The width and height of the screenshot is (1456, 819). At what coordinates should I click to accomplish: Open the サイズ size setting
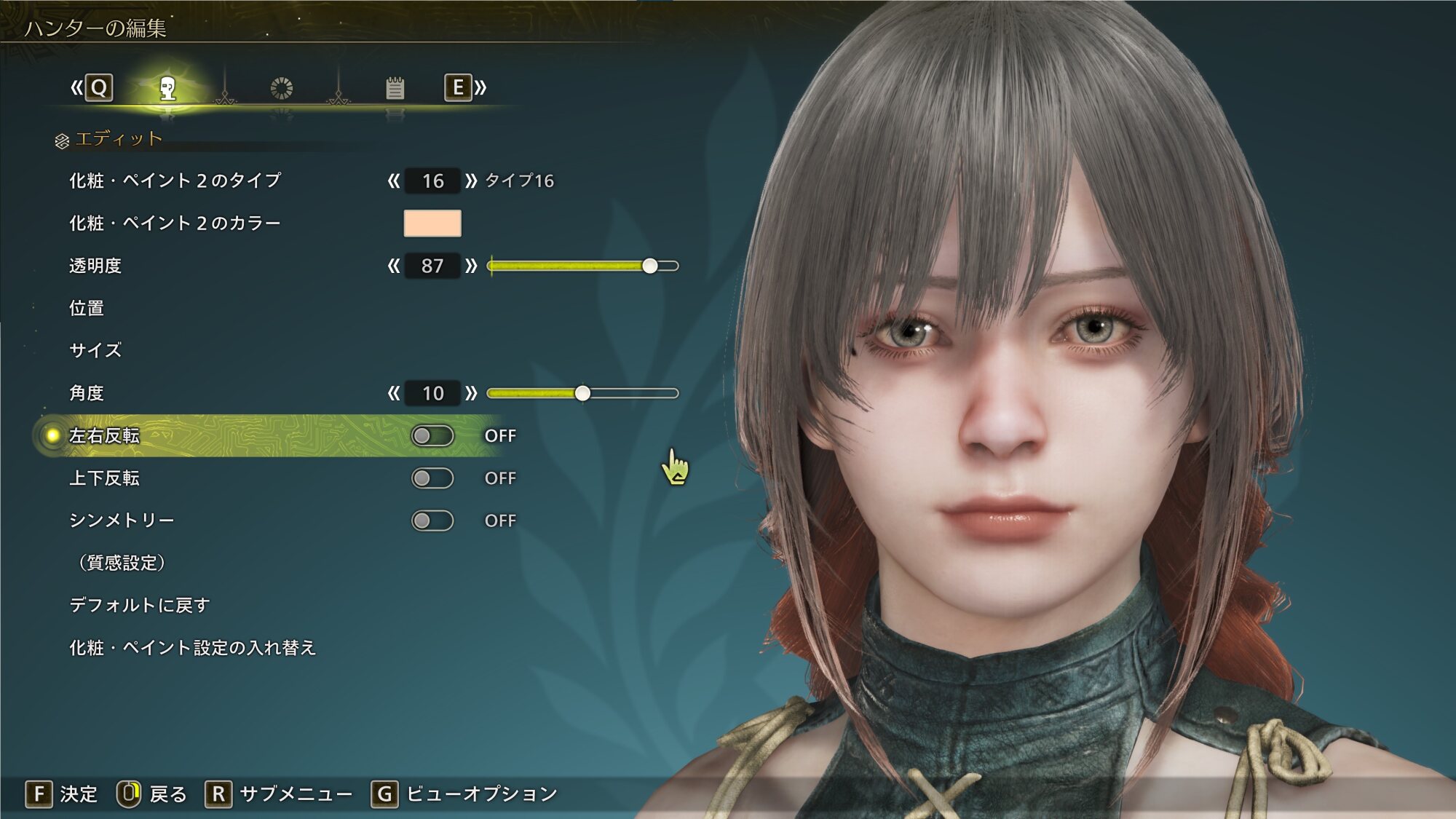click(95, 350)
